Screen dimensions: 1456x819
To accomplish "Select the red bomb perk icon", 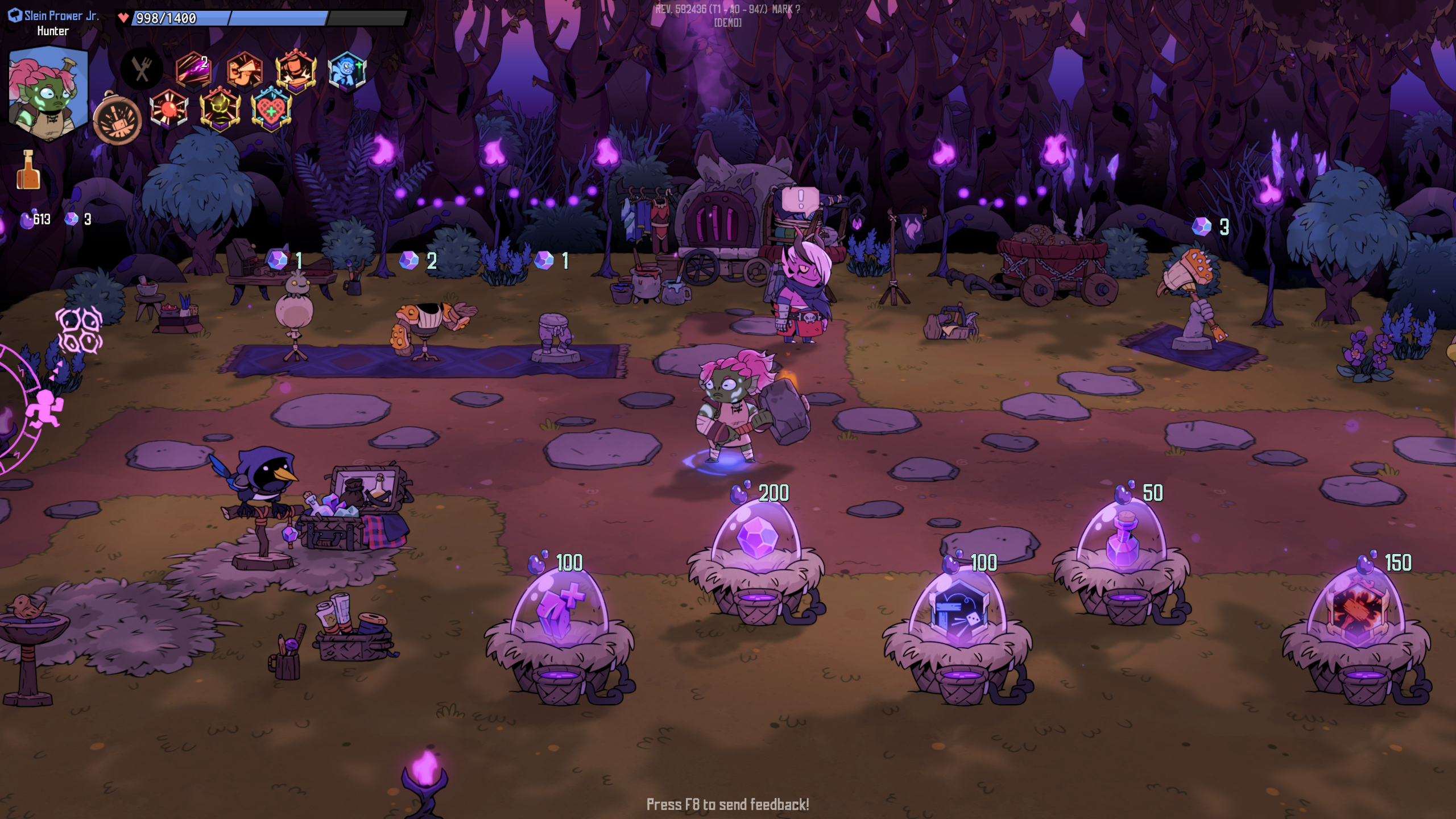I will (168, 108).
